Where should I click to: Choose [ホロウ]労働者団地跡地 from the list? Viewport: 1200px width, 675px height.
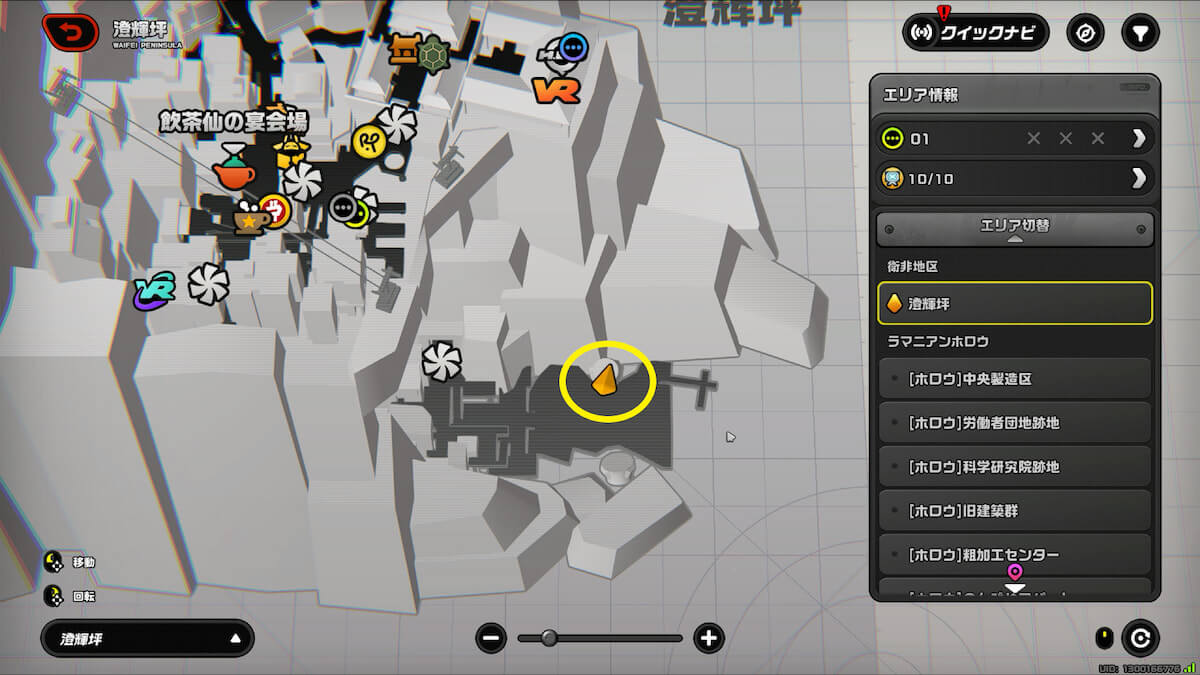coord(1014,423)
